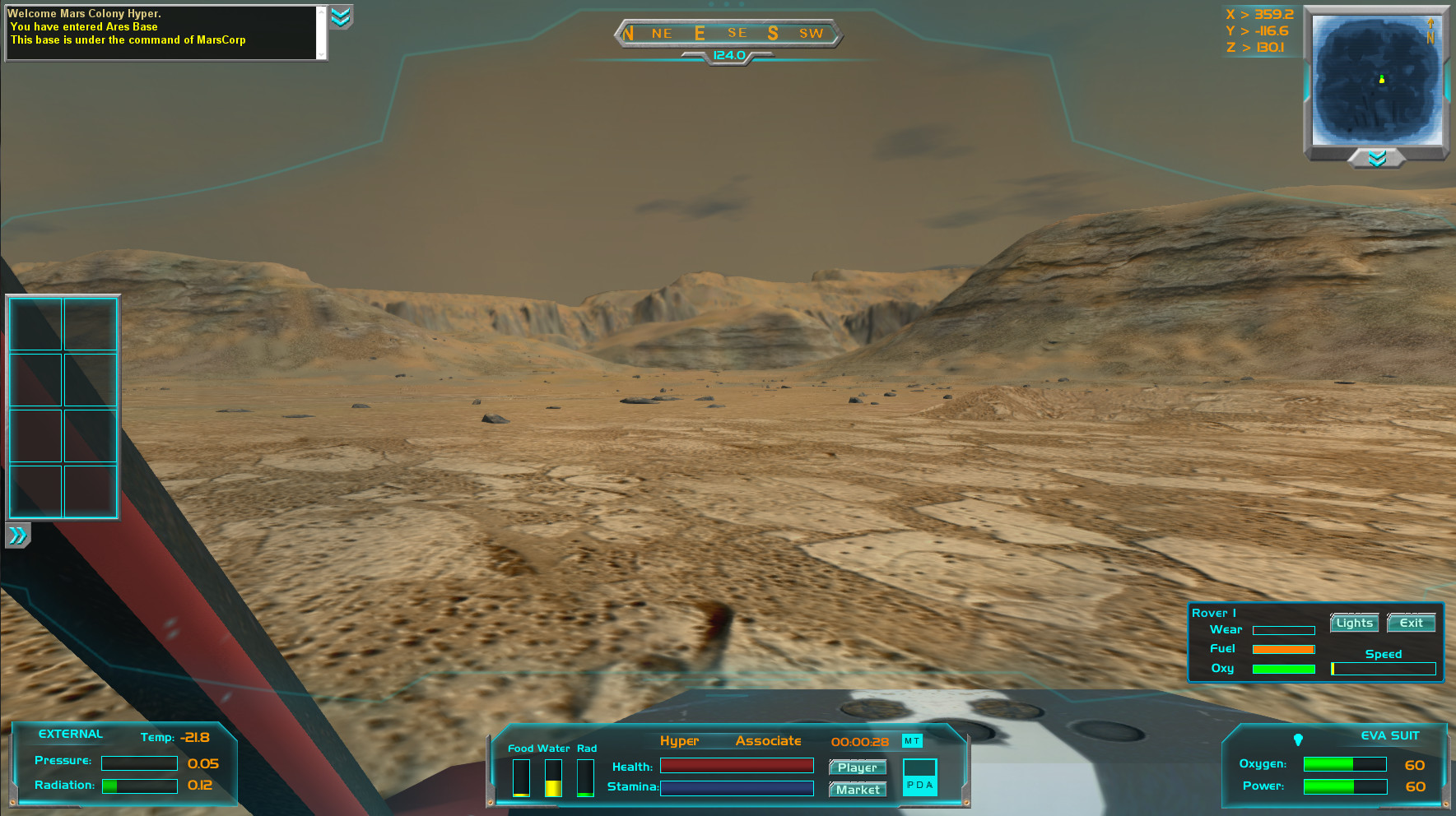This screenshot has width=1456, height=816.
Task: Open the Market menu
Action: tap(857, 790)
